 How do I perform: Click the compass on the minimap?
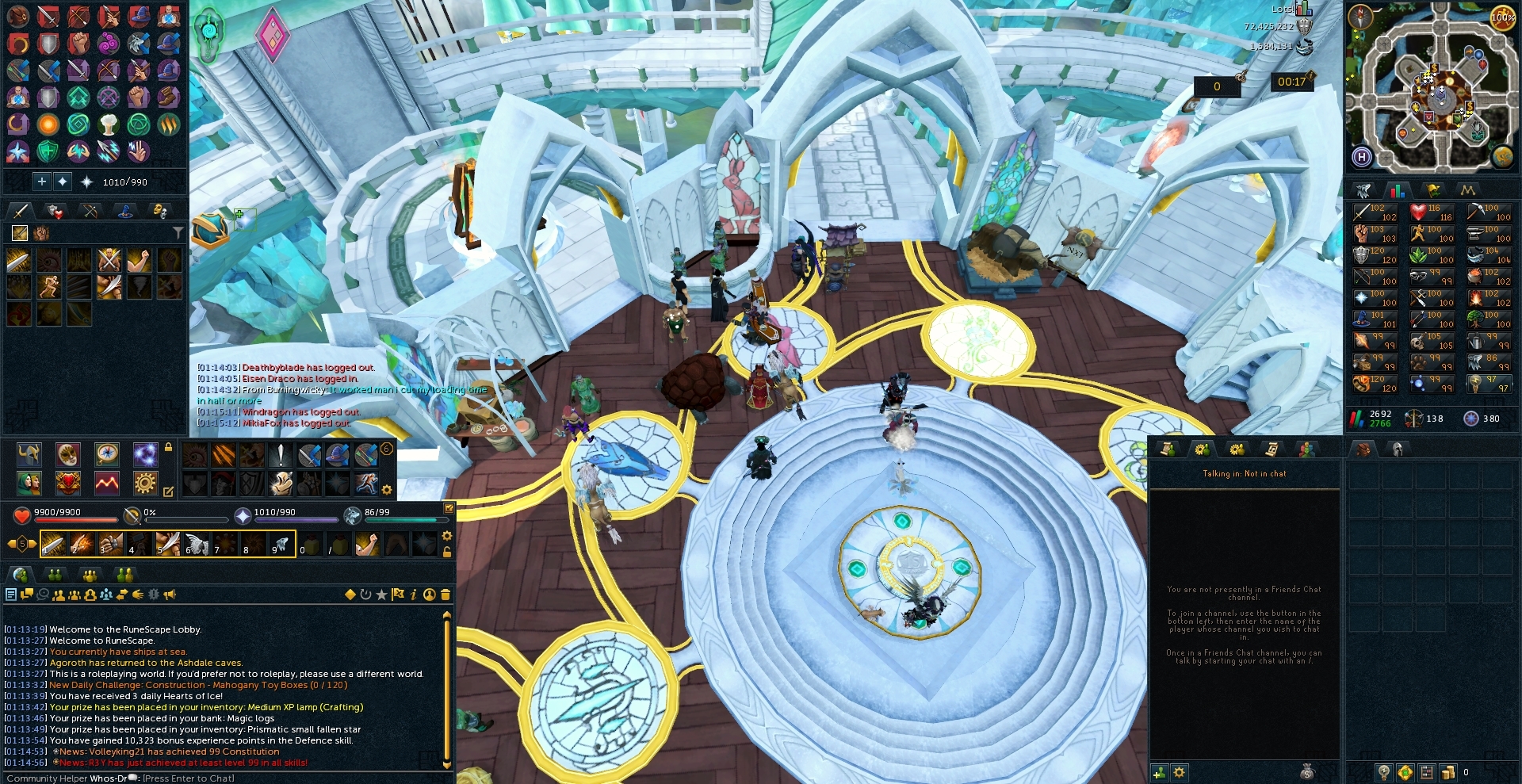[1360, 17]
